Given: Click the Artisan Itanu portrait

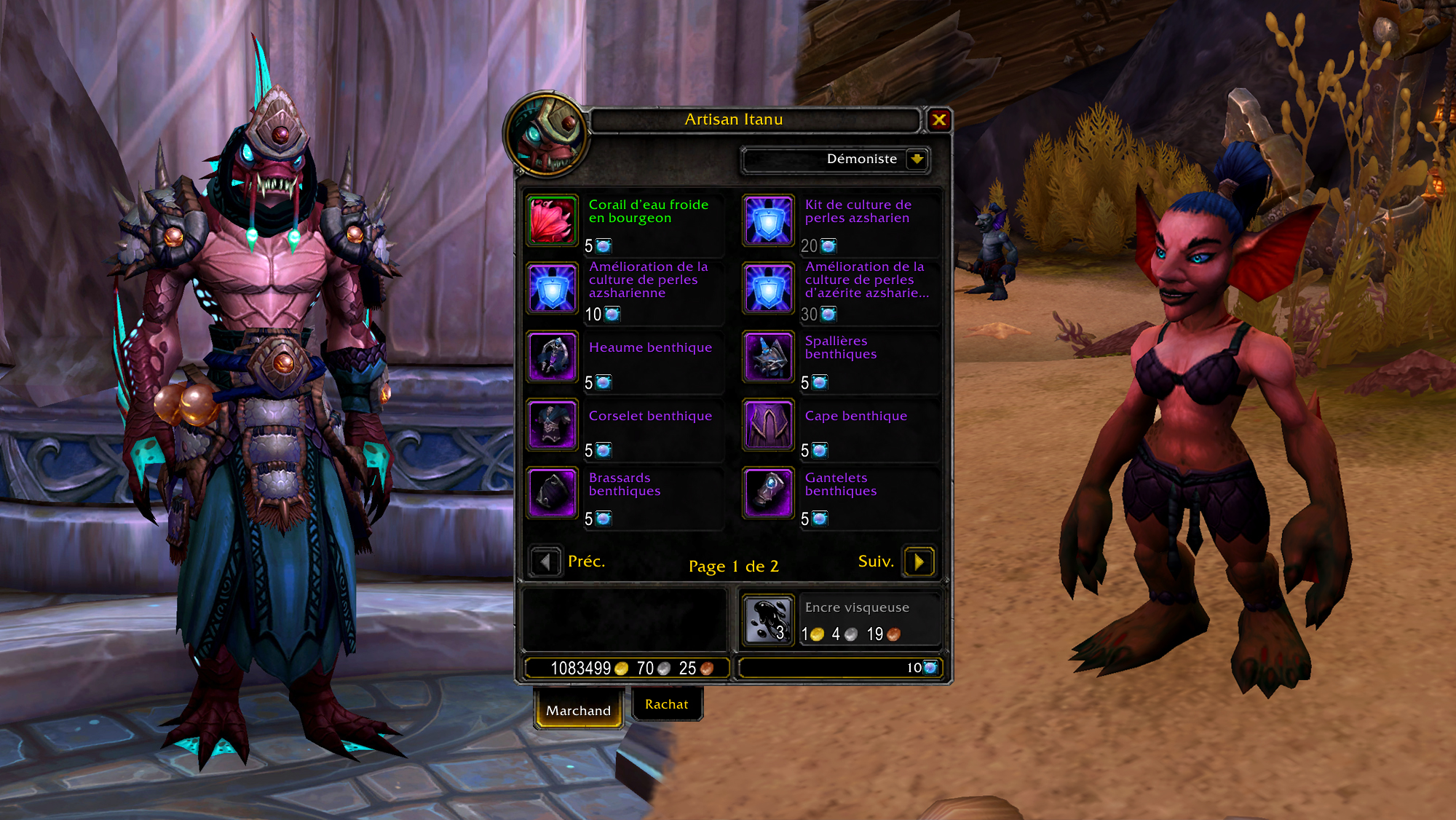Looking at the screenshot, I should [x=545, y=135].
